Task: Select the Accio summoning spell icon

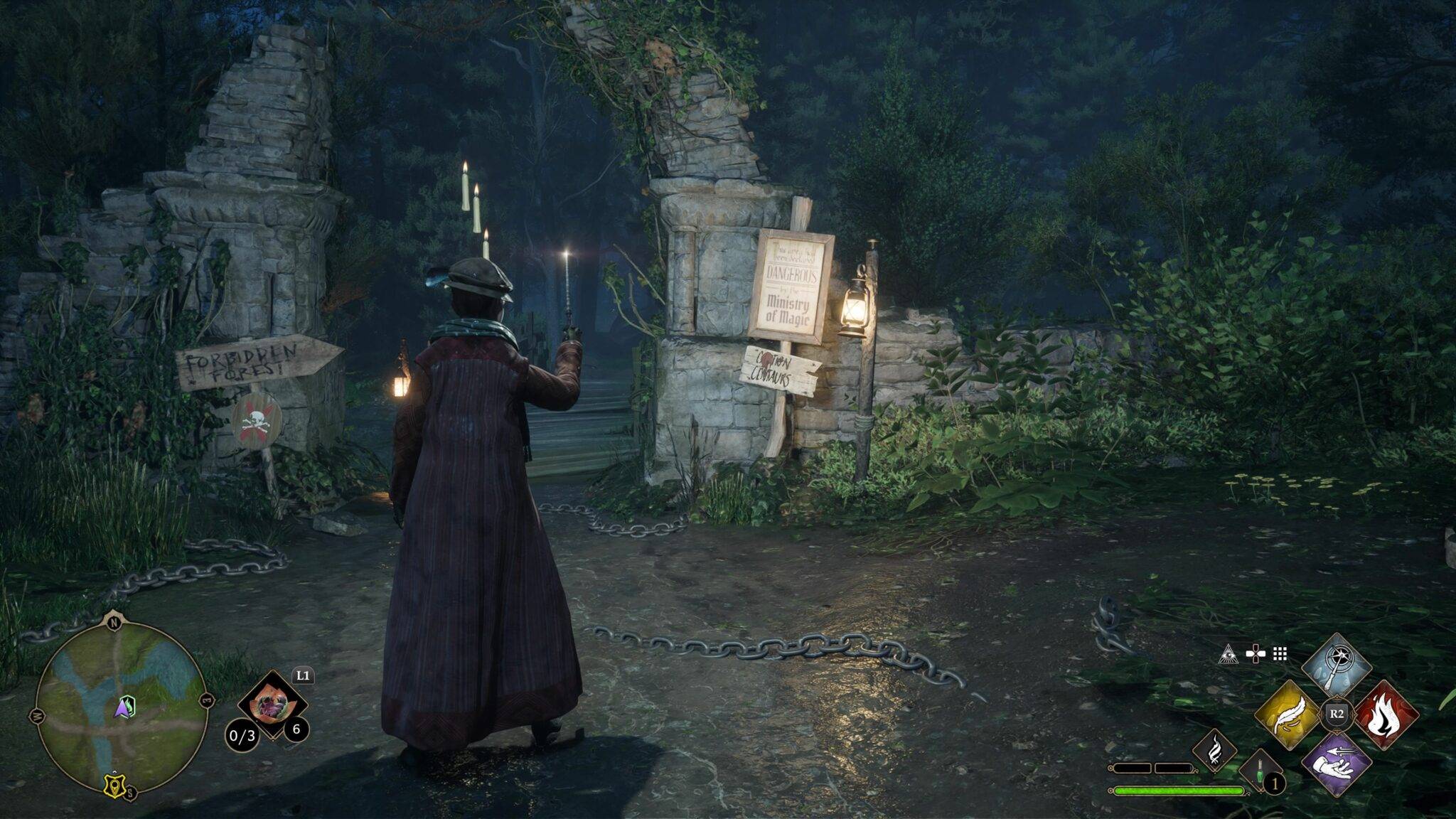Action: tap(1337, 762)
